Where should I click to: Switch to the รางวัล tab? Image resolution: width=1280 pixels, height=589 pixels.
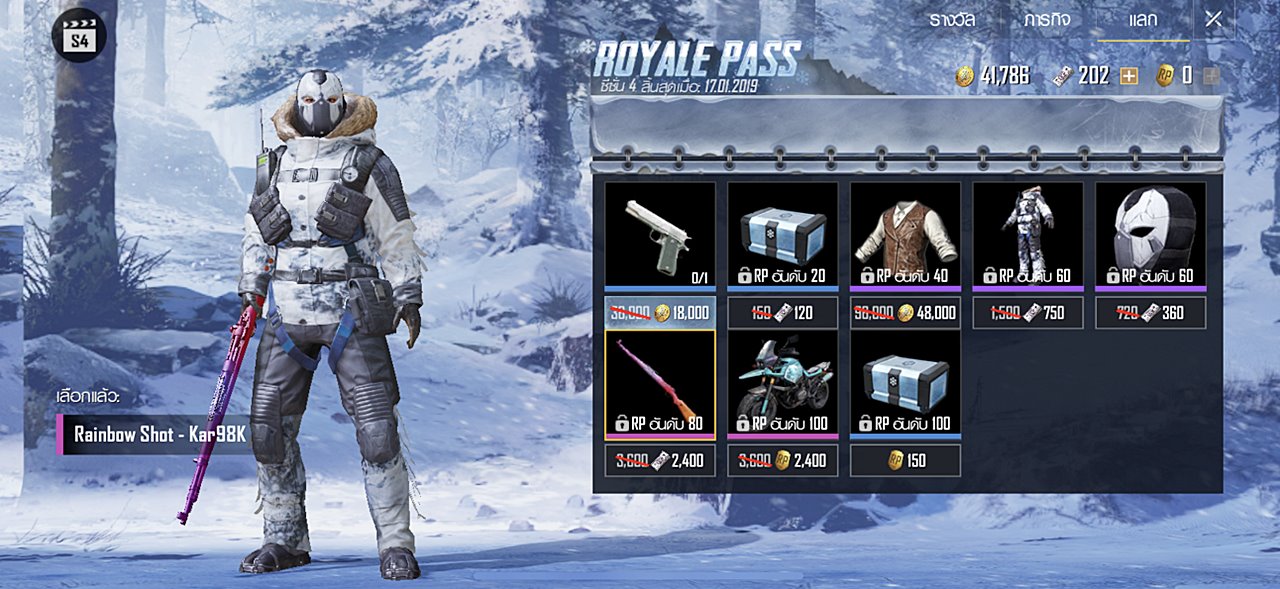click(950, 19)
